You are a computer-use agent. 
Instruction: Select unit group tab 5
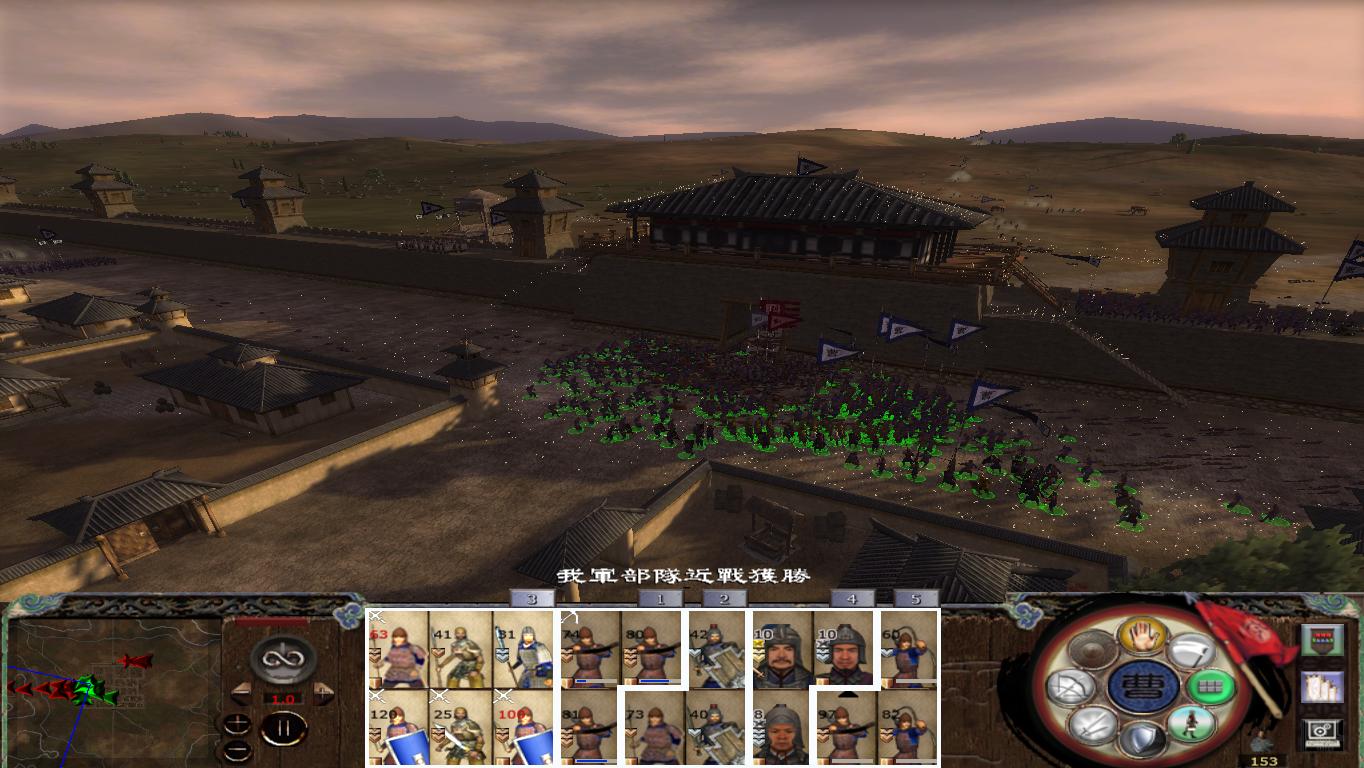915,599
